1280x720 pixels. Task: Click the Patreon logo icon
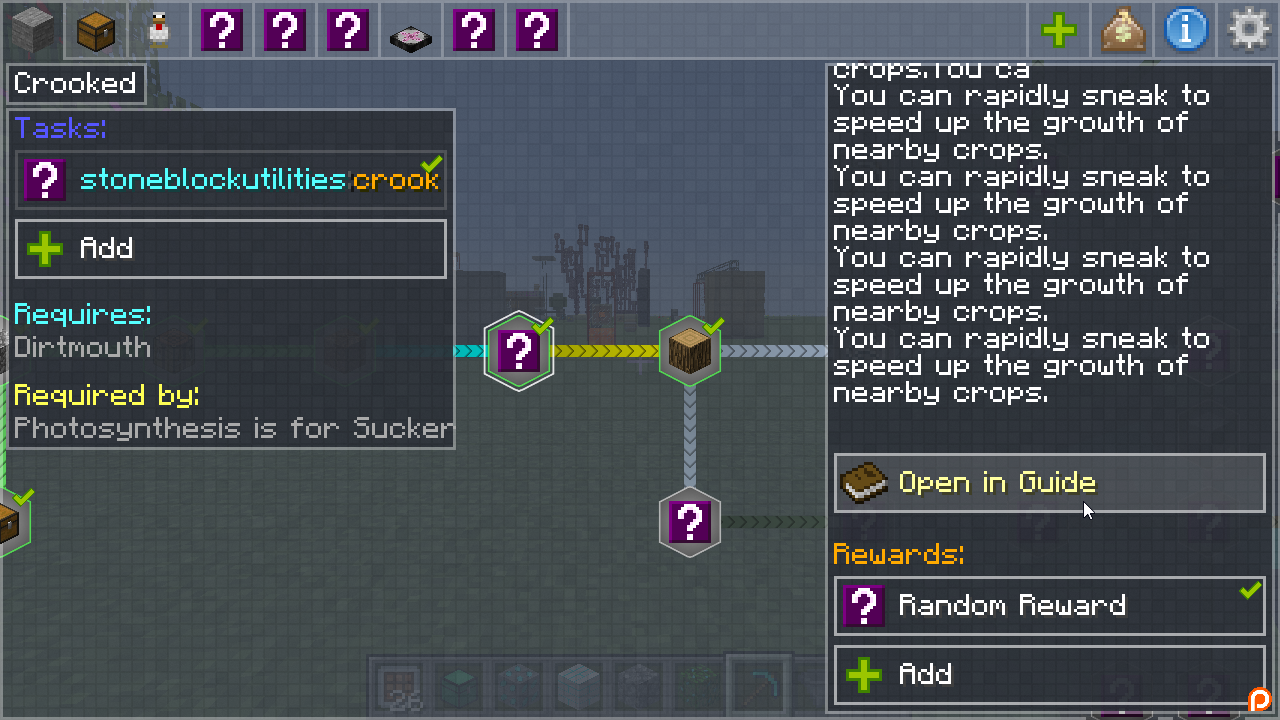pos(1259,699)
